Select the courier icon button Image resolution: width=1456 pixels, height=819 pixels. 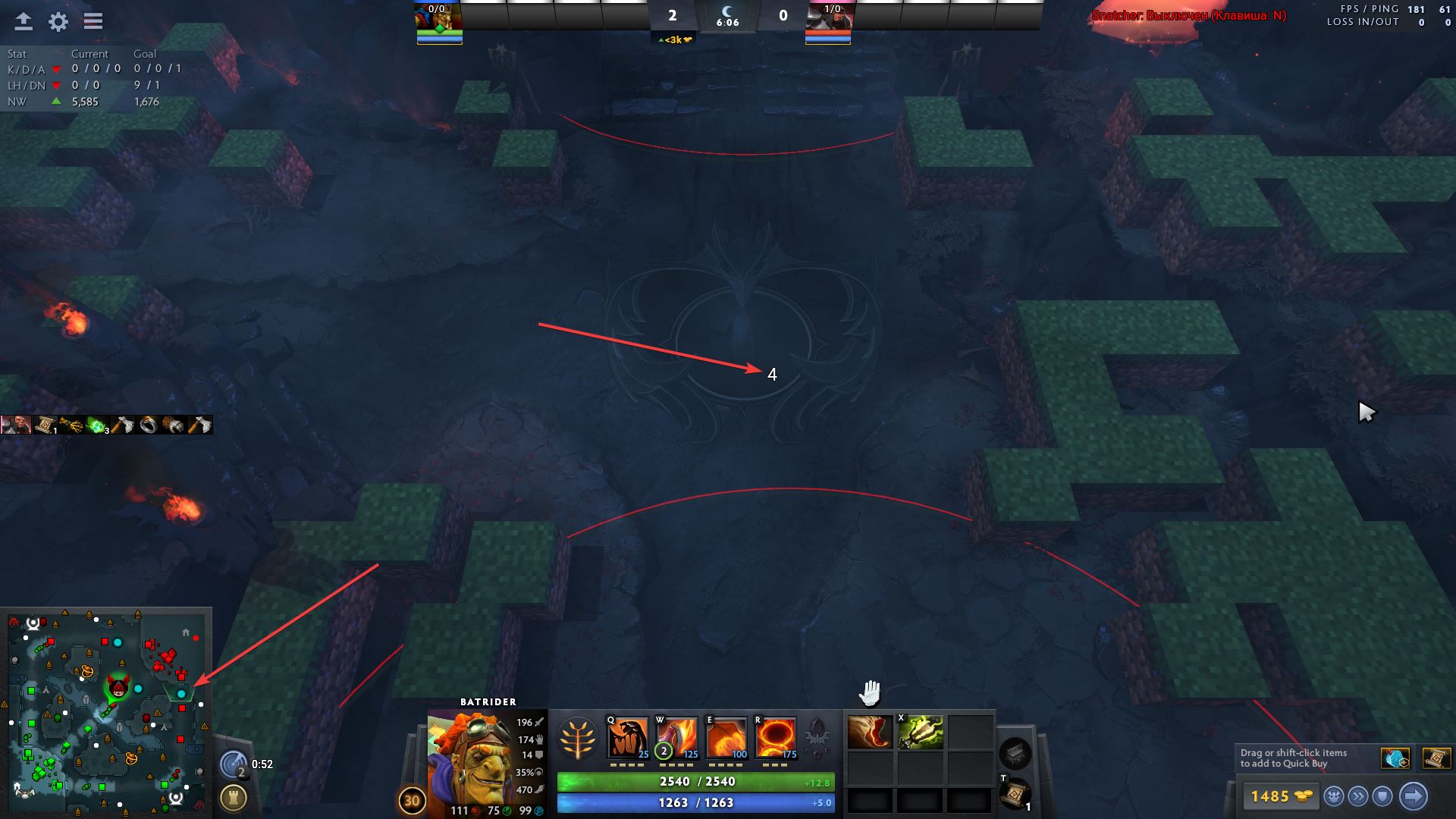1334,796
